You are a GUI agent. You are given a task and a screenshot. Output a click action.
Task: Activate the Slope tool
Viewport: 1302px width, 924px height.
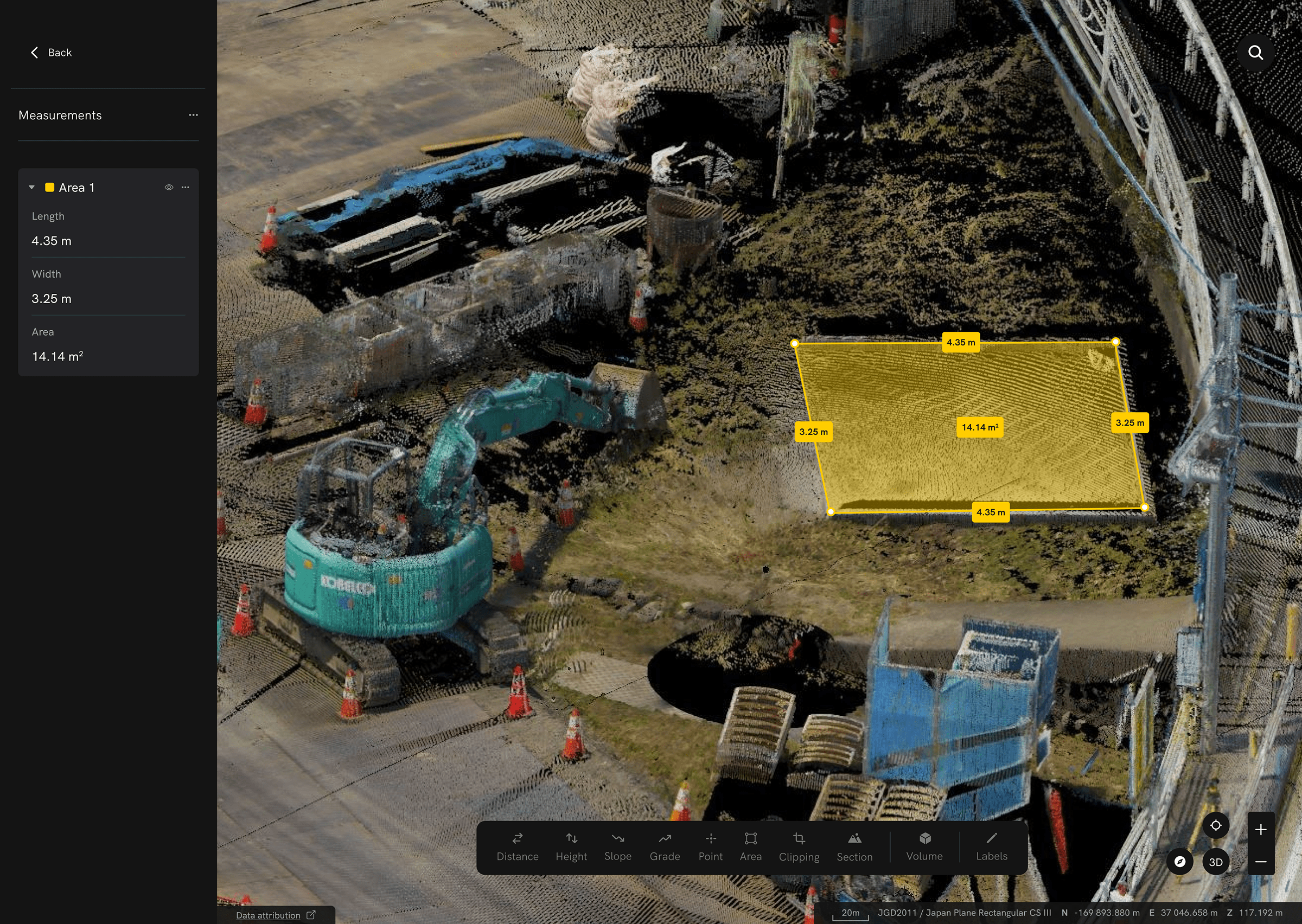tap(618, 846)
